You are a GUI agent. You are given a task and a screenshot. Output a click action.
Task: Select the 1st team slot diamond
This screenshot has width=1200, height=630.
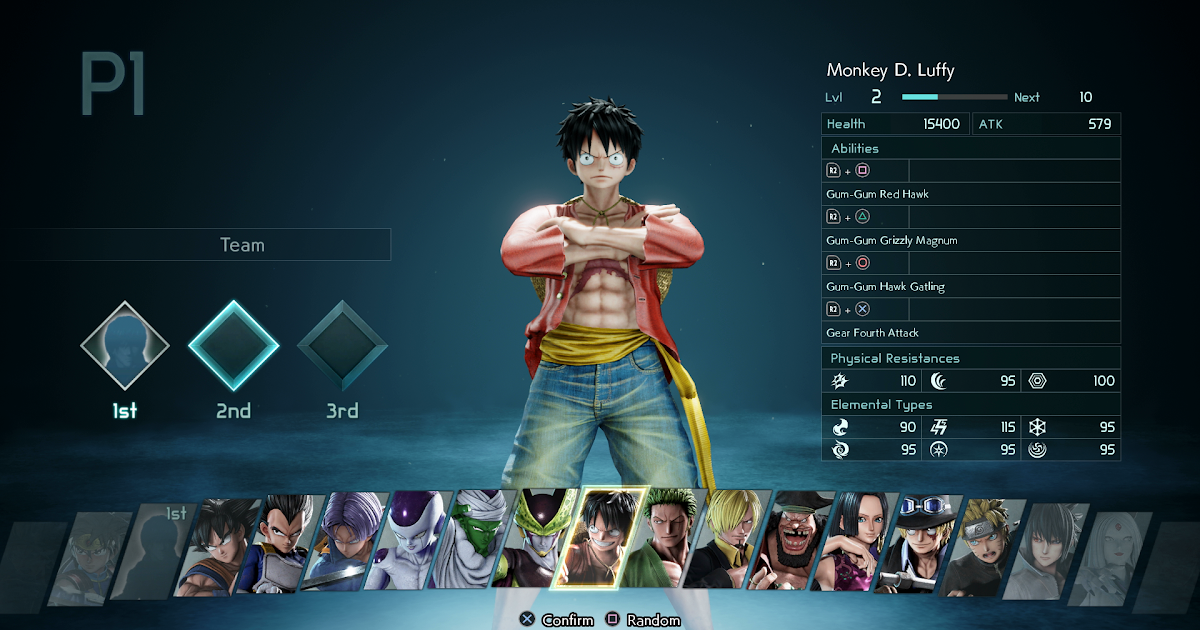(125, 346)
